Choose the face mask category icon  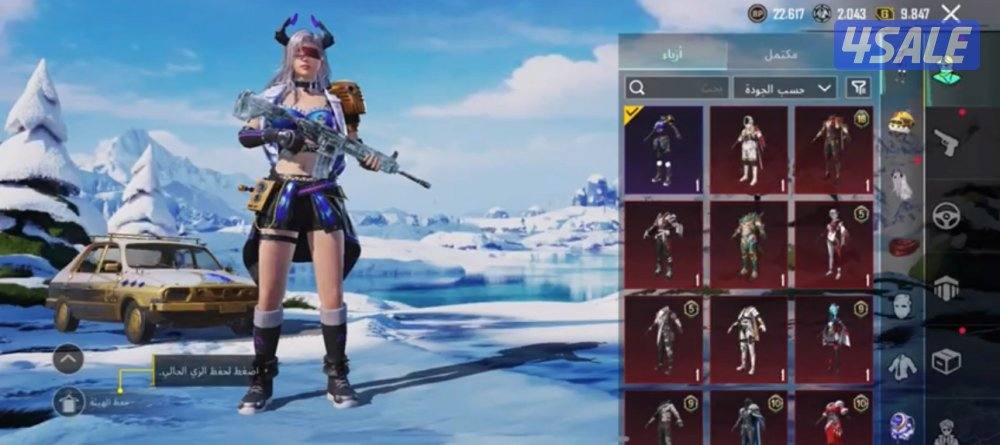pos(902,305)
